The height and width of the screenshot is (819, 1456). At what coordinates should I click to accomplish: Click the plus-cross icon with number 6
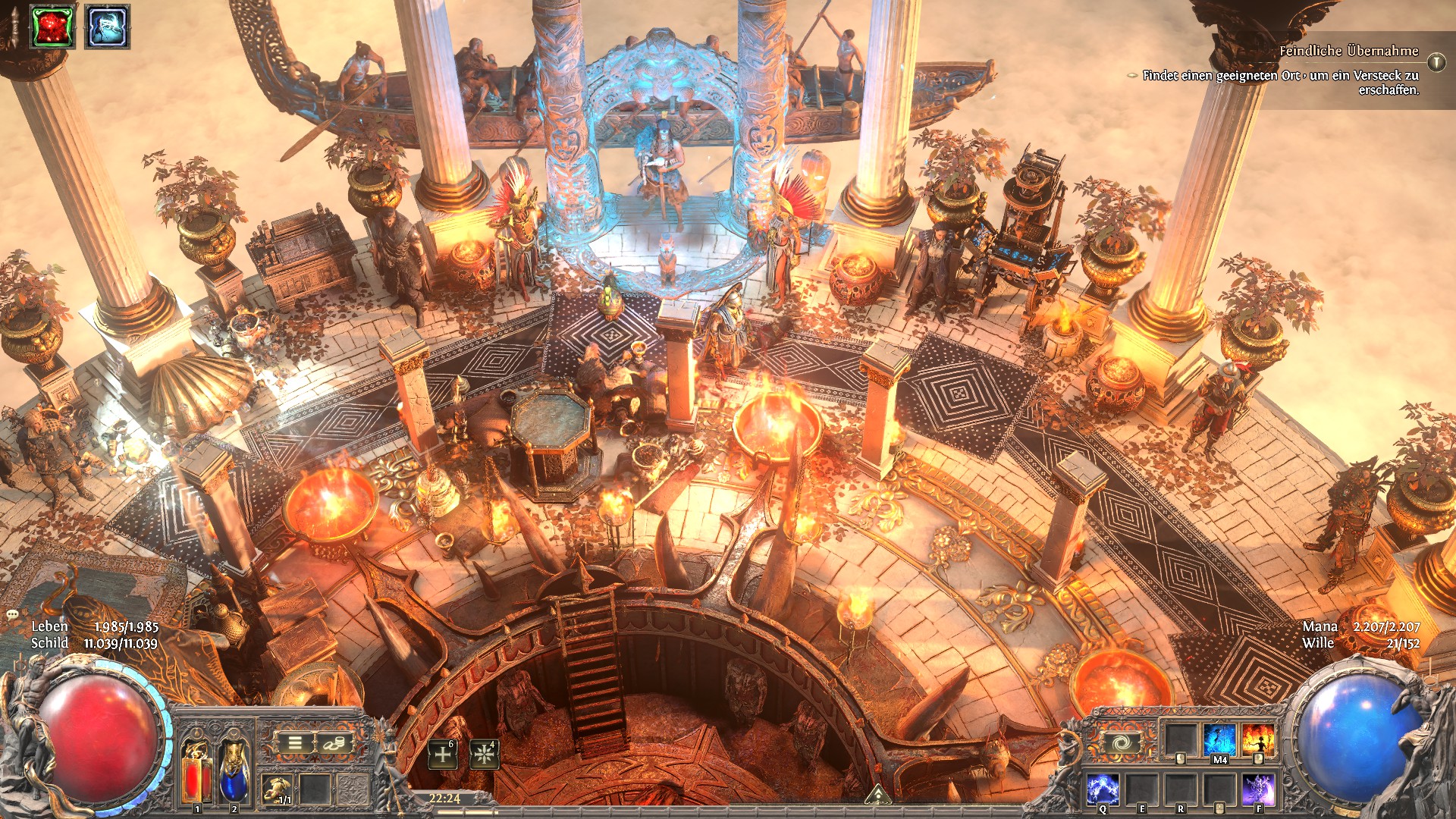pos(443,754)
